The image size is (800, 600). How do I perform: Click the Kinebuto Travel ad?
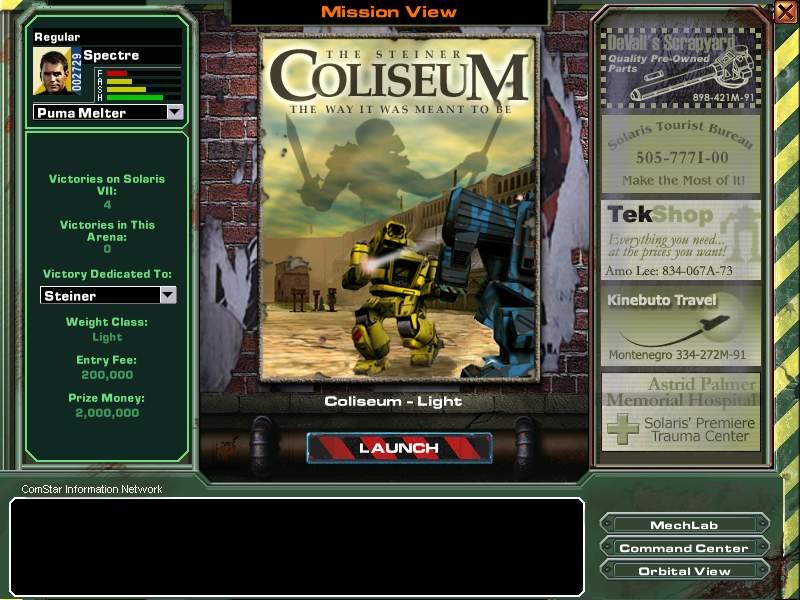[x=680, y=327]
